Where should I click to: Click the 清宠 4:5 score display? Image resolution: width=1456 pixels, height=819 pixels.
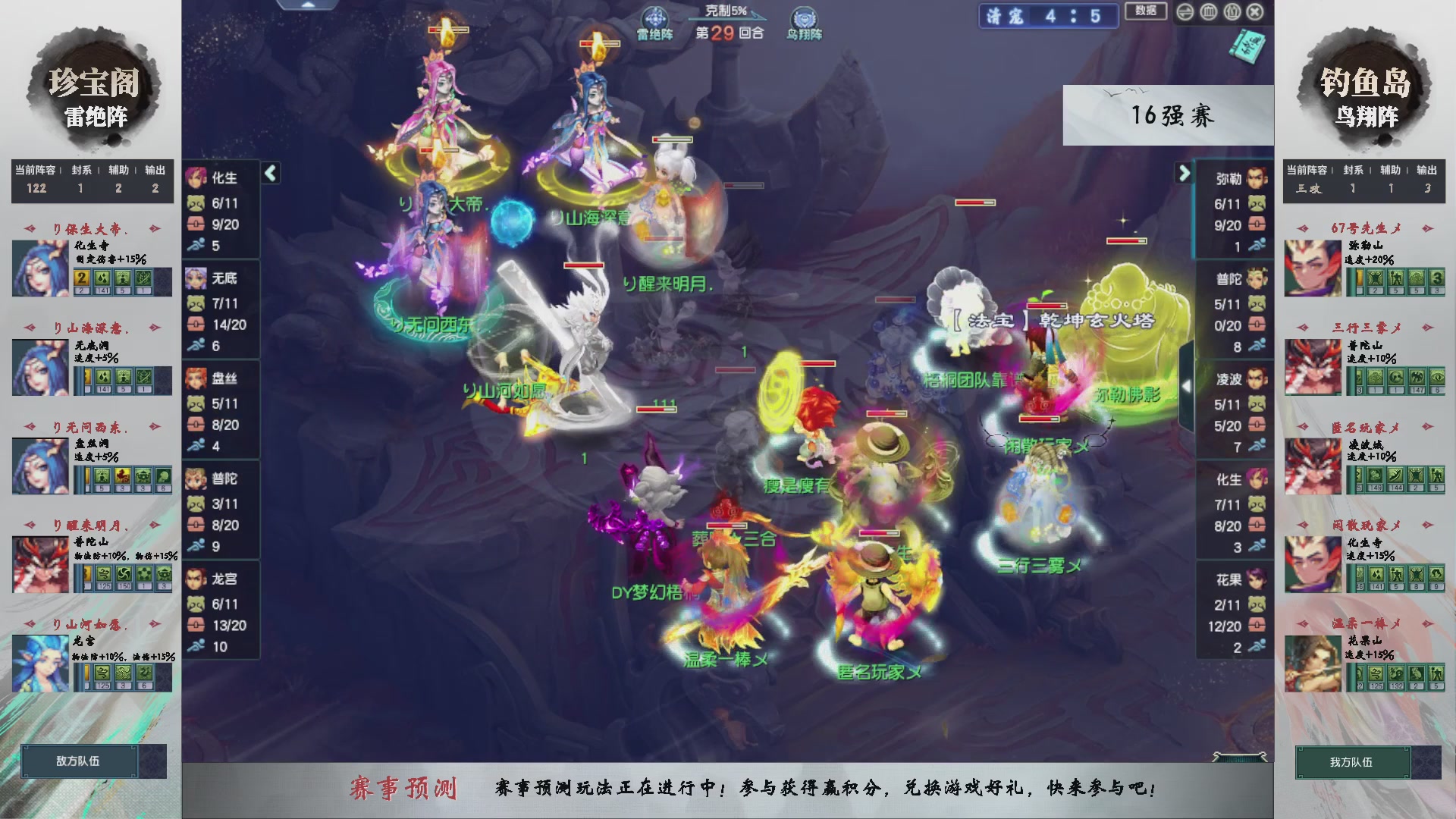point(1049,17)
